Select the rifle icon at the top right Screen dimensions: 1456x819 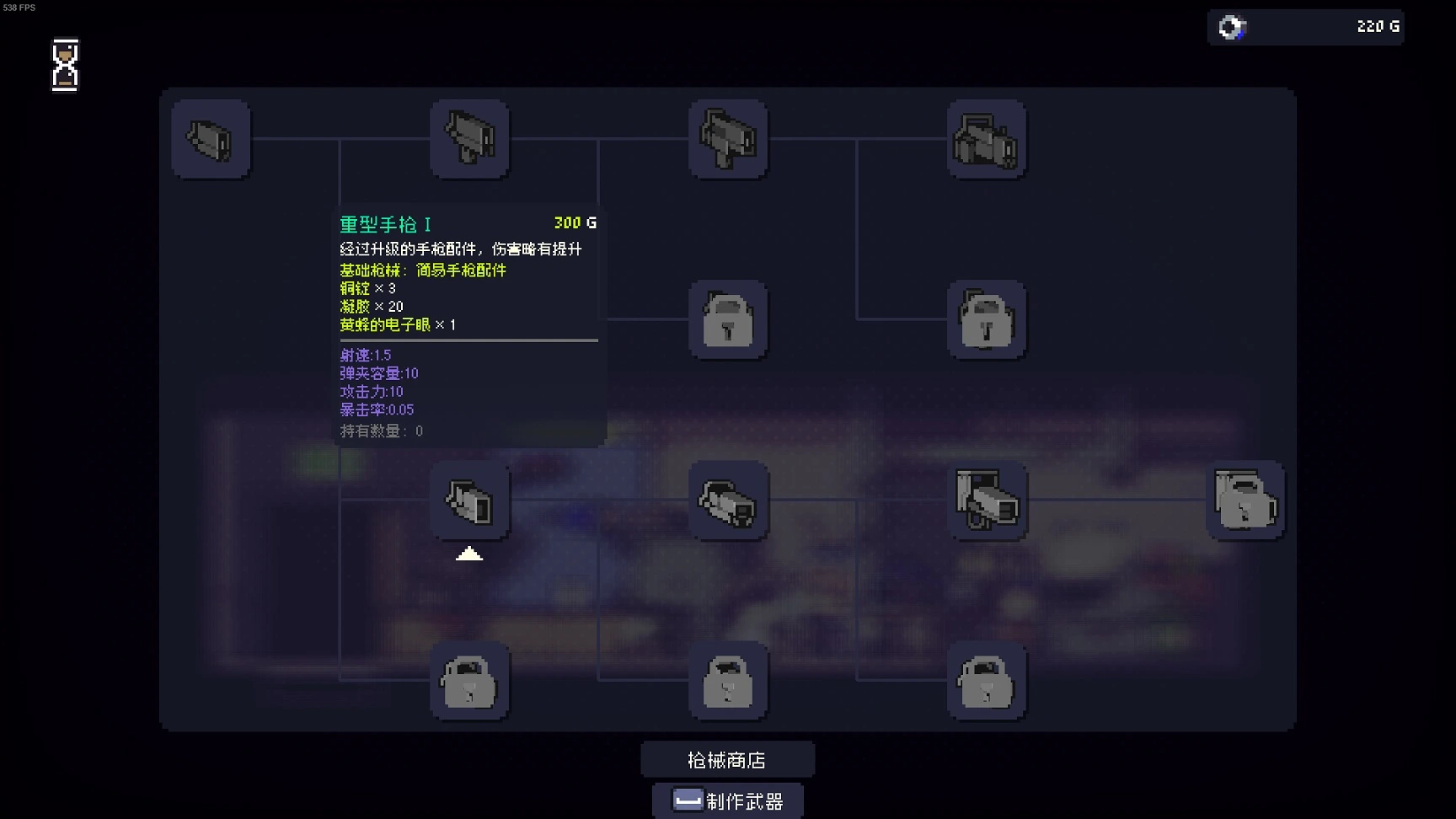[x=988, y=139]
